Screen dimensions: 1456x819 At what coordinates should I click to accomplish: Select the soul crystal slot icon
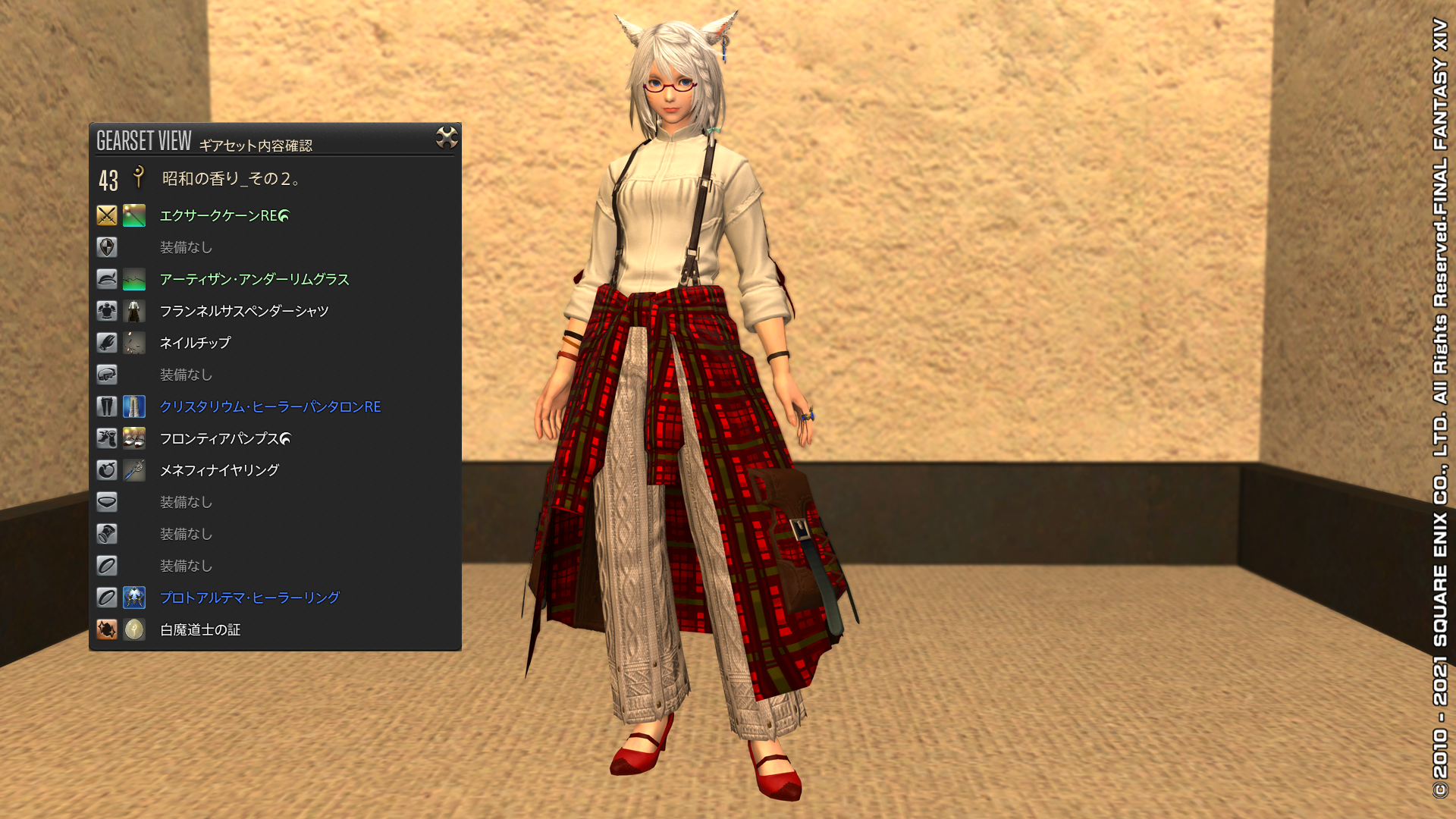coord(106,629)
